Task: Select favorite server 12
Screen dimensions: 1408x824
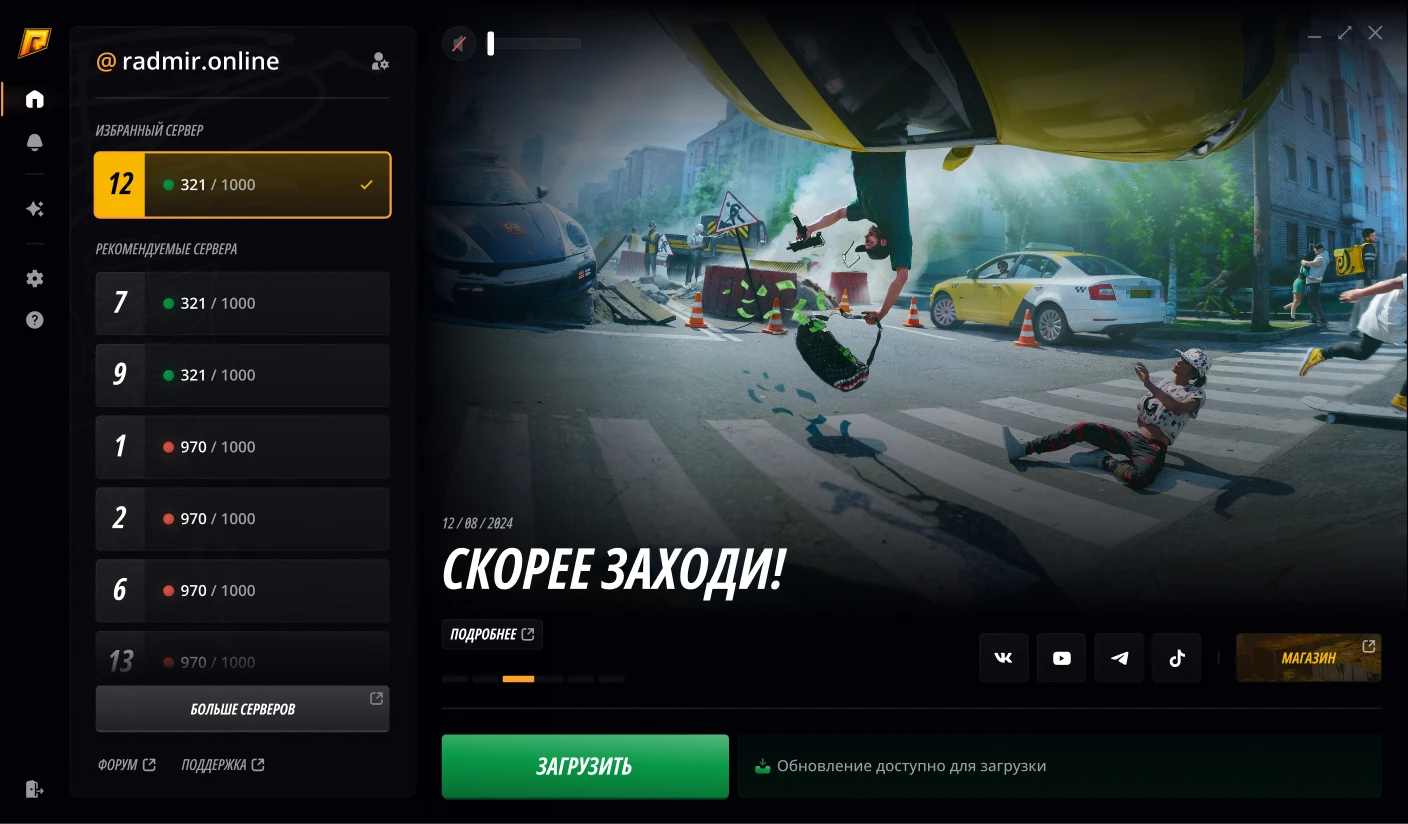Action: tap(242, 185)
